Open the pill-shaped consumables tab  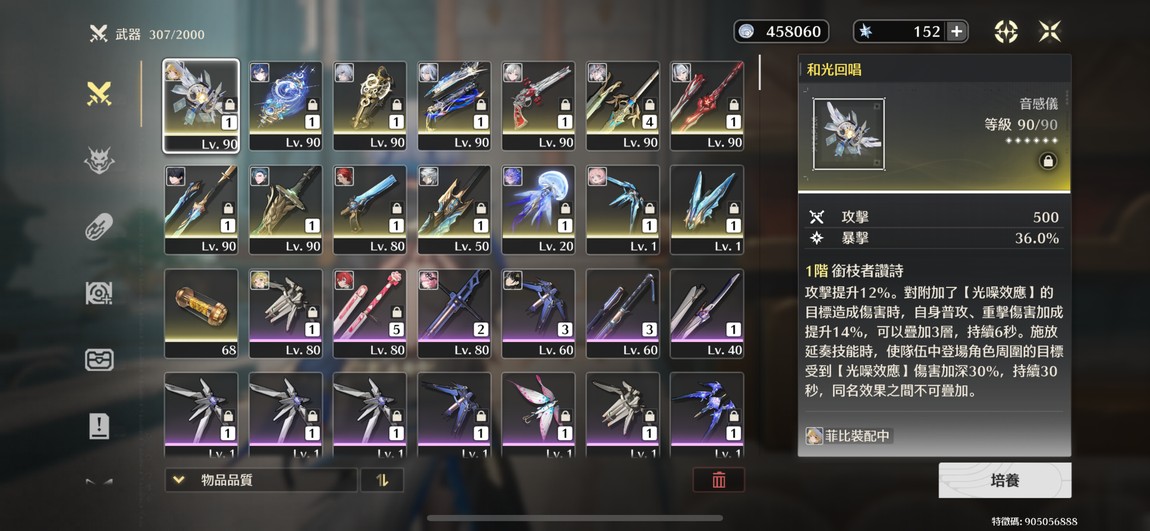(x=98, y=227)
